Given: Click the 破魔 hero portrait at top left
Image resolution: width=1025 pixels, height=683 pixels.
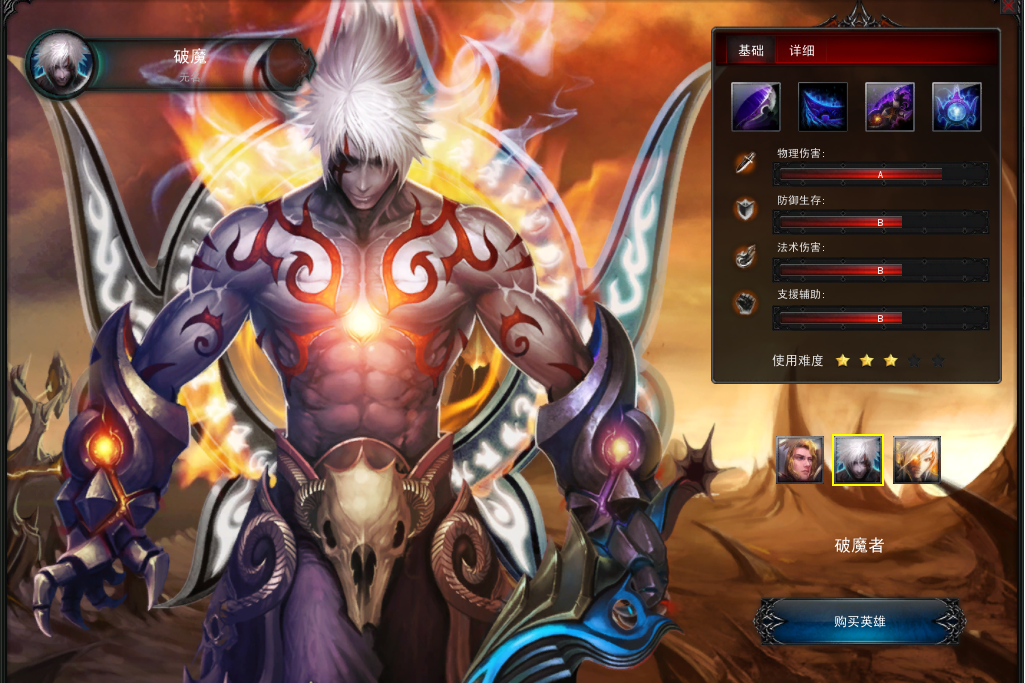Looking at the screenshot, I should 60,65.
